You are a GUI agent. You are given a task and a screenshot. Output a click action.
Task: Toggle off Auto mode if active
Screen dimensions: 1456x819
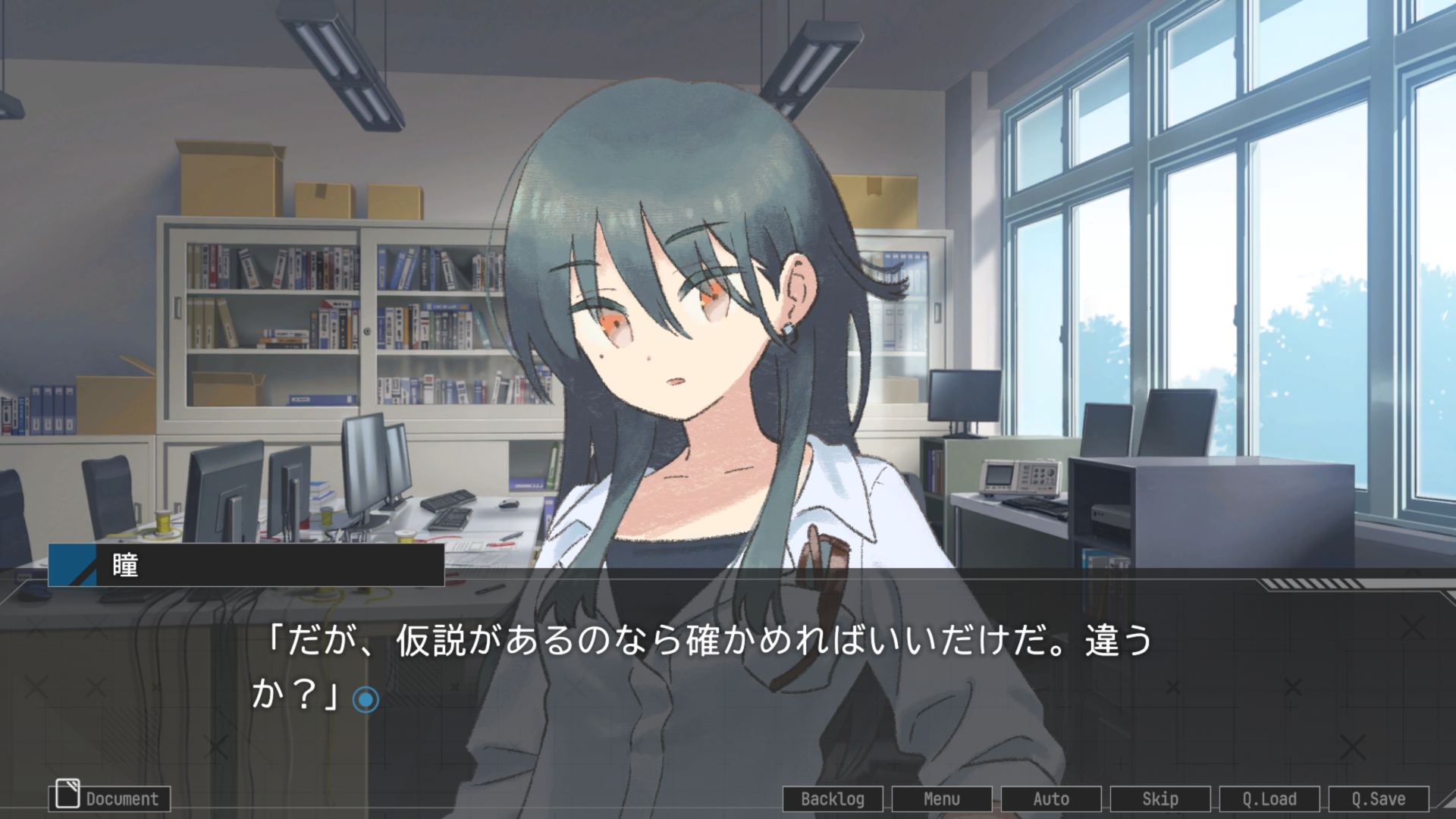[1050, 799]
